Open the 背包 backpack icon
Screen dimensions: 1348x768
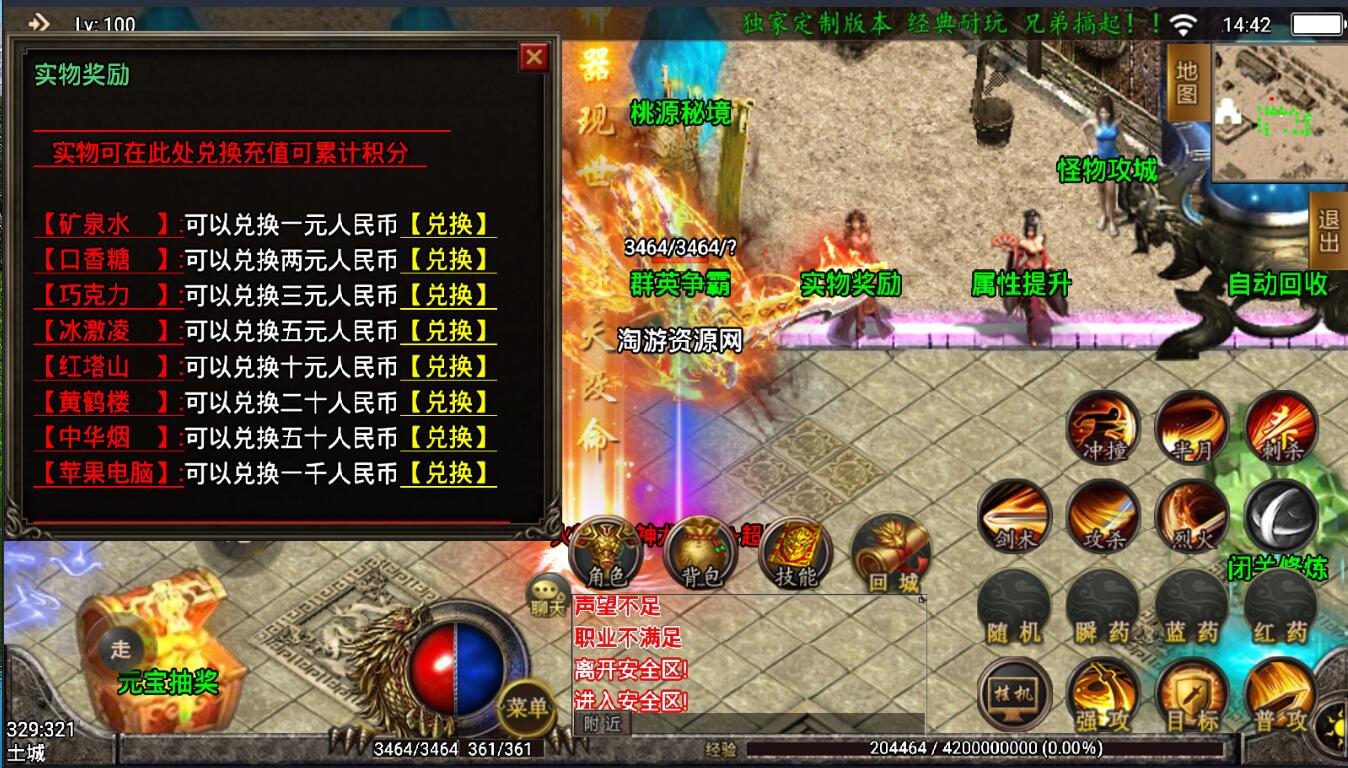coord(700,551)
